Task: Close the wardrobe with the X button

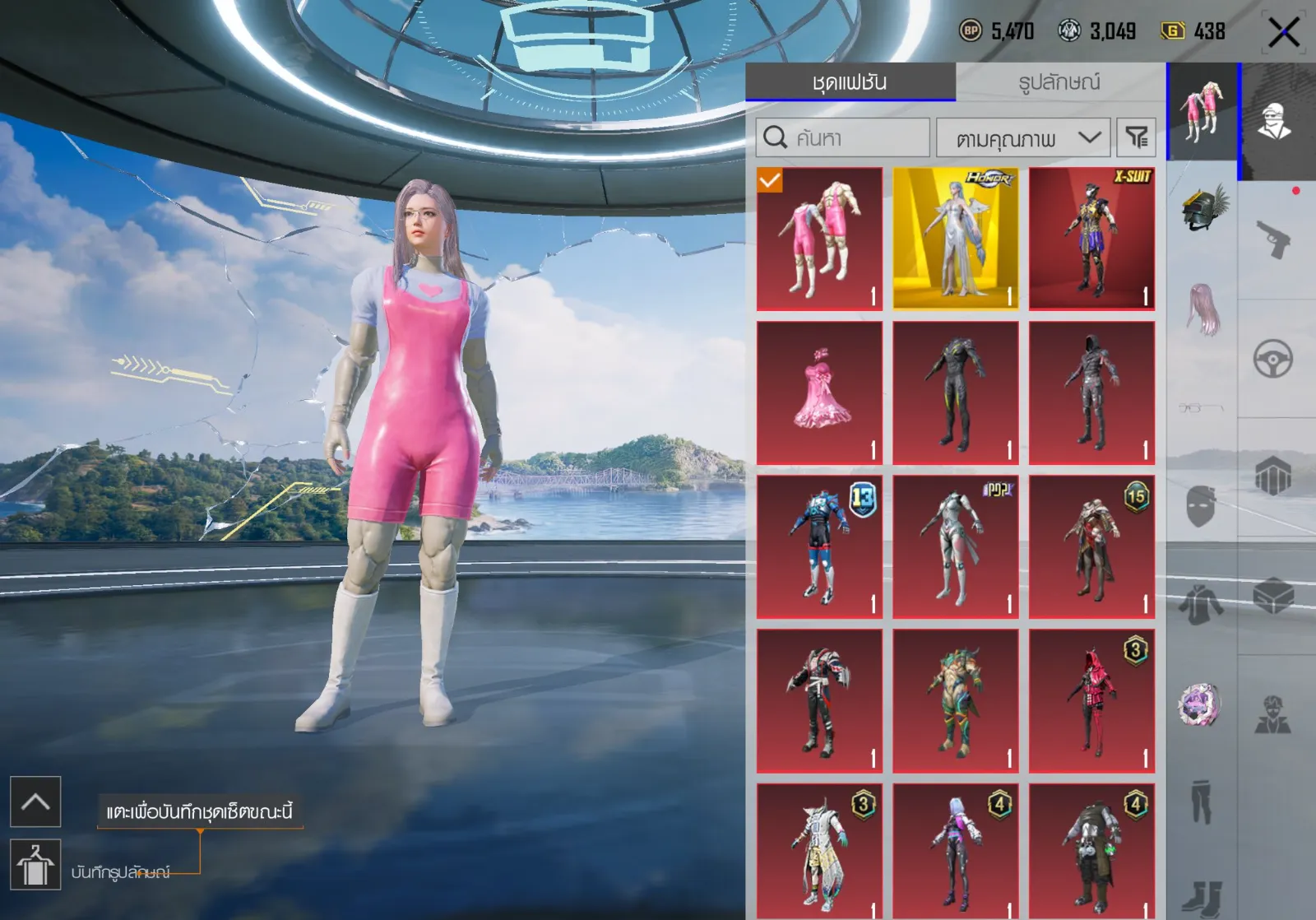Action: click(x=1283, y=33)
